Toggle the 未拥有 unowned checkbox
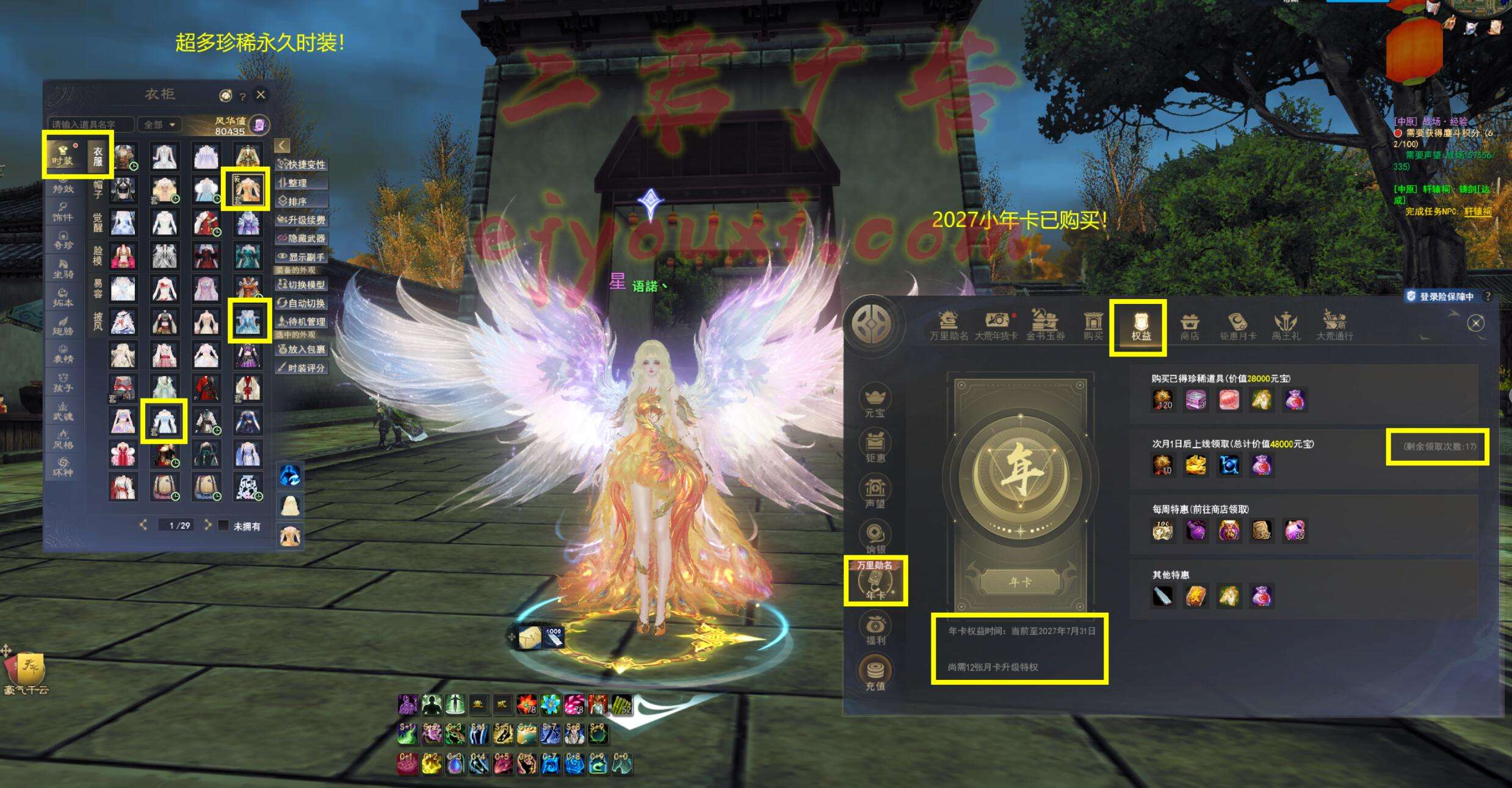 coord(224,526)
